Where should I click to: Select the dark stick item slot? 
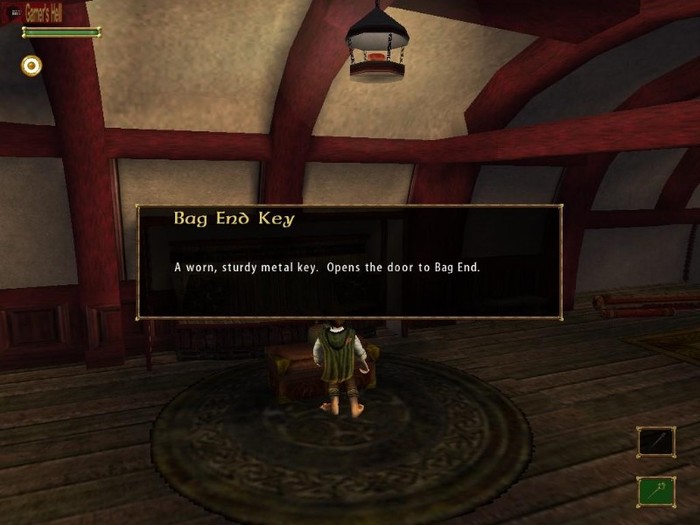pos(656,442)
